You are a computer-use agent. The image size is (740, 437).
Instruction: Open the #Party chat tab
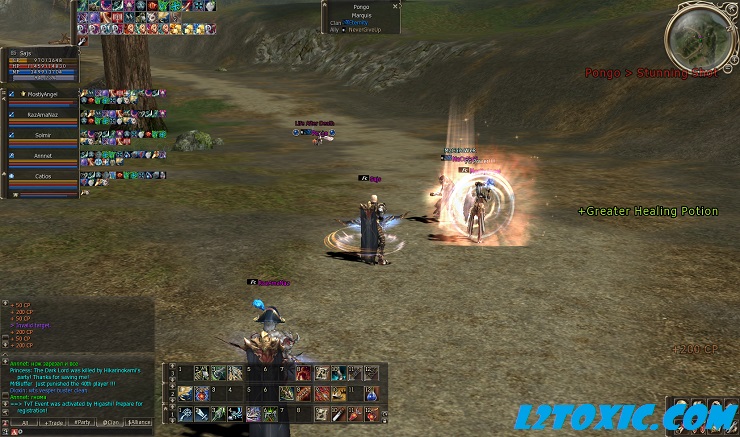pos(83,423)
